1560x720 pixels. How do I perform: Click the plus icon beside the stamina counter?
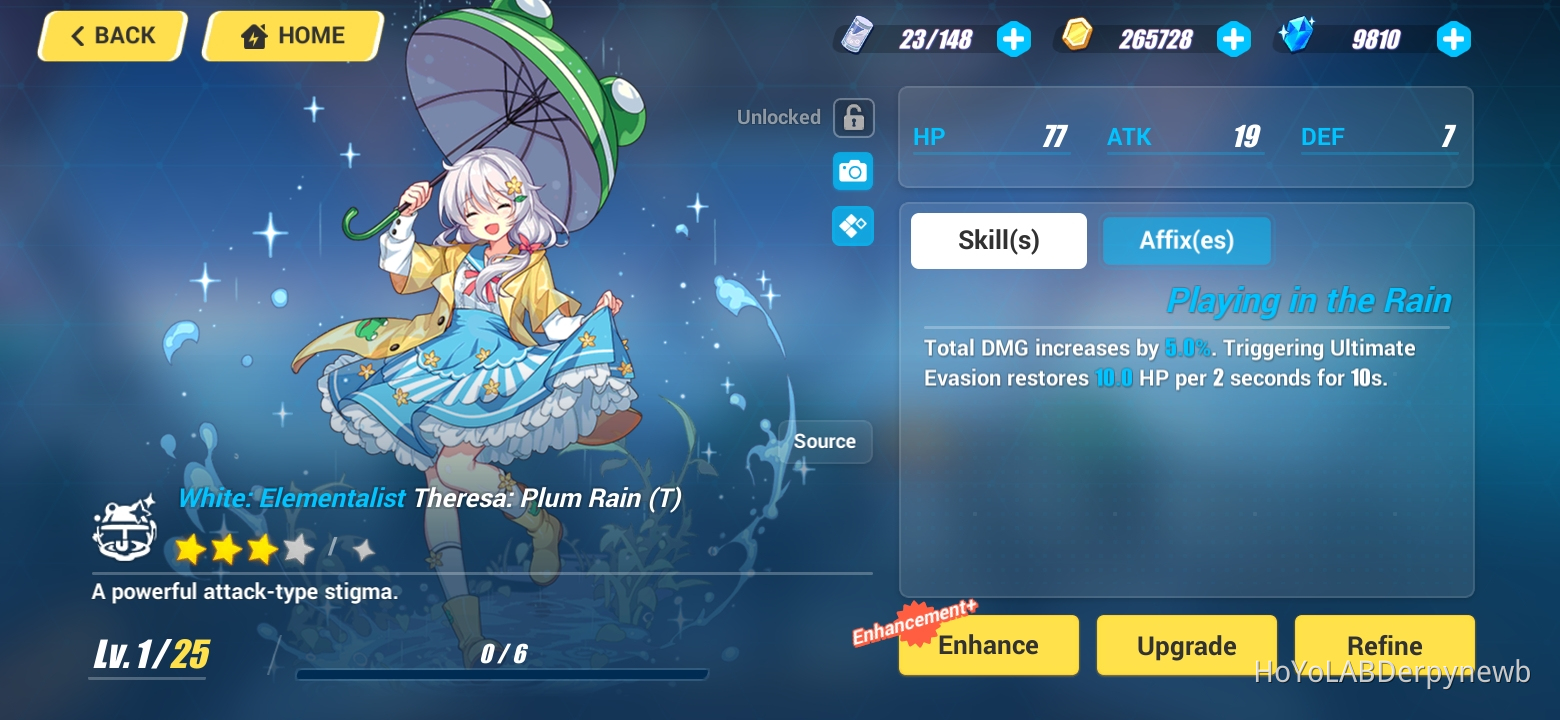(x=1014, y=39)
